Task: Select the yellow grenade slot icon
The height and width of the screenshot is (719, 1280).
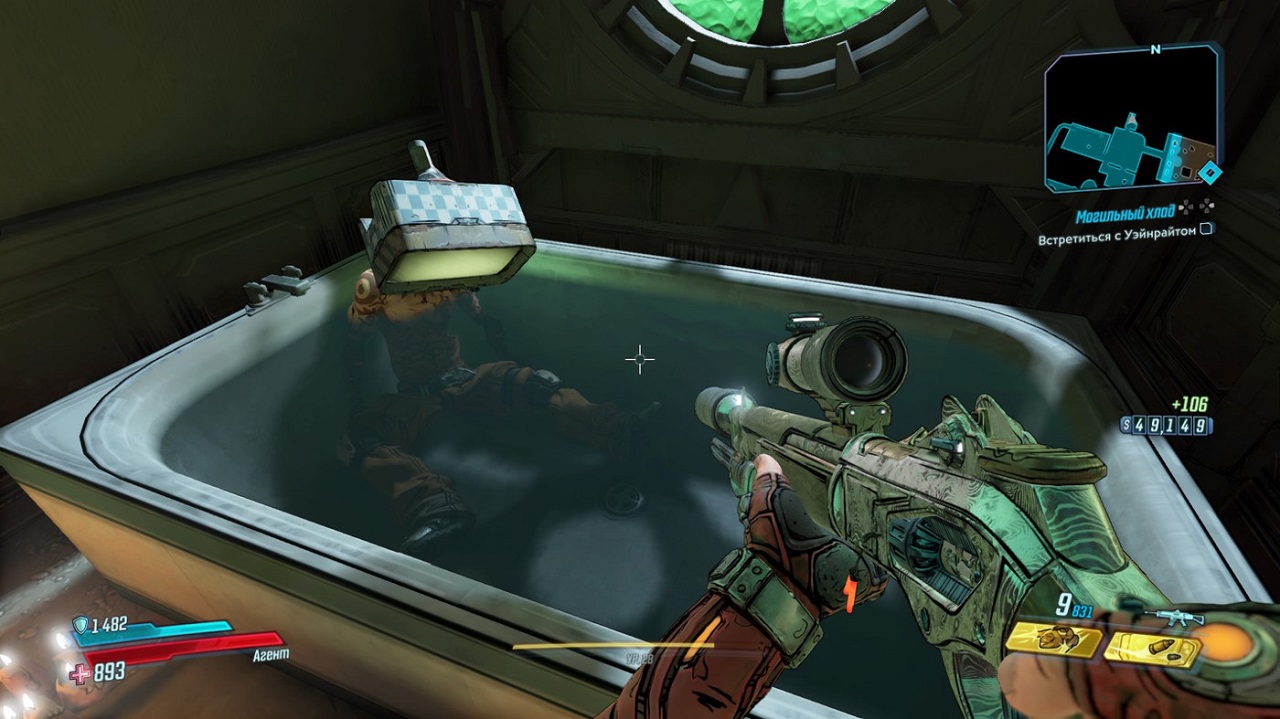Action: [1054, 640]
